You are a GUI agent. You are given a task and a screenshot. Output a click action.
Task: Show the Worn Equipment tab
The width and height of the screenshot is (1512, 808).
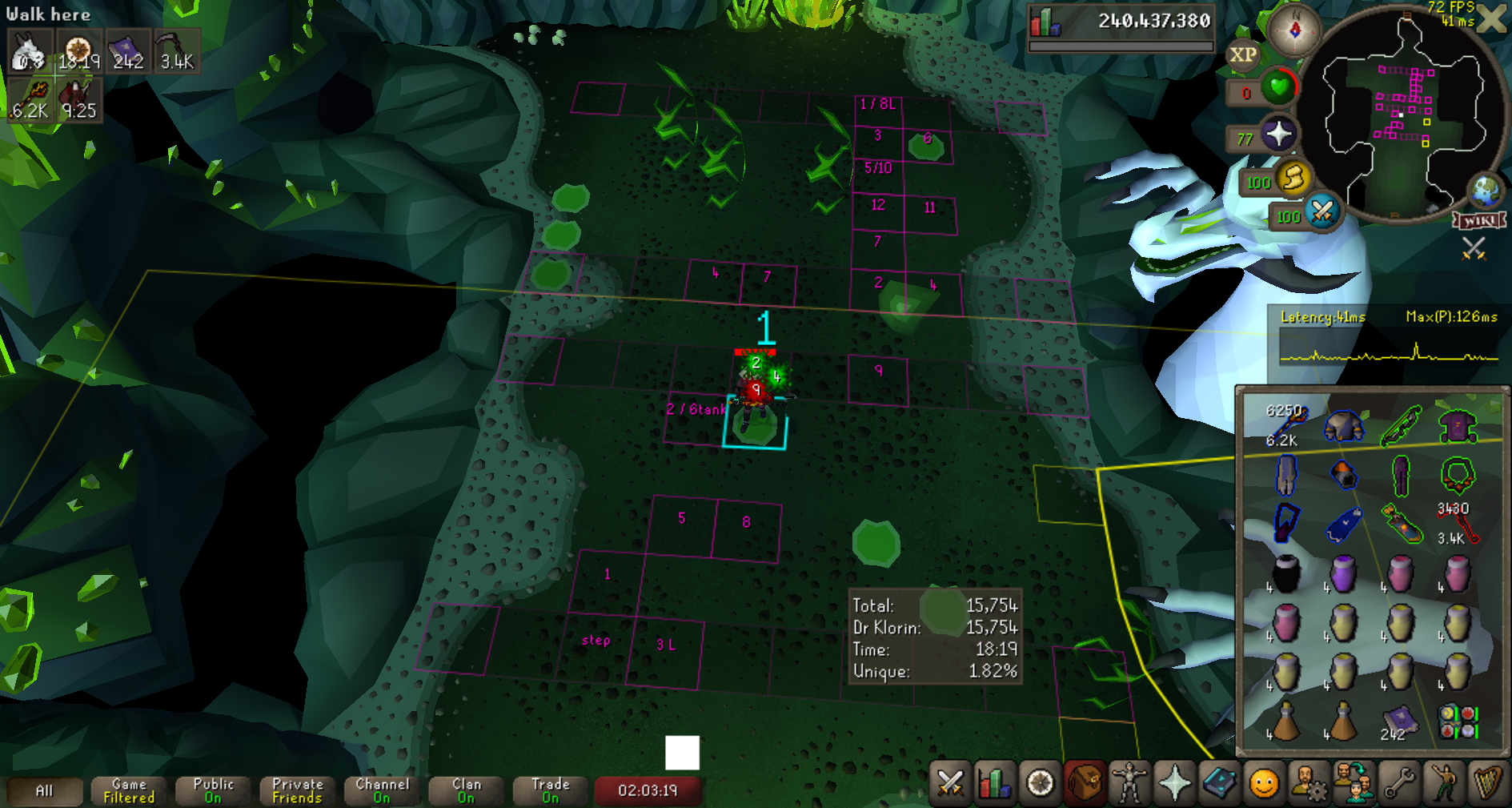1129,782
